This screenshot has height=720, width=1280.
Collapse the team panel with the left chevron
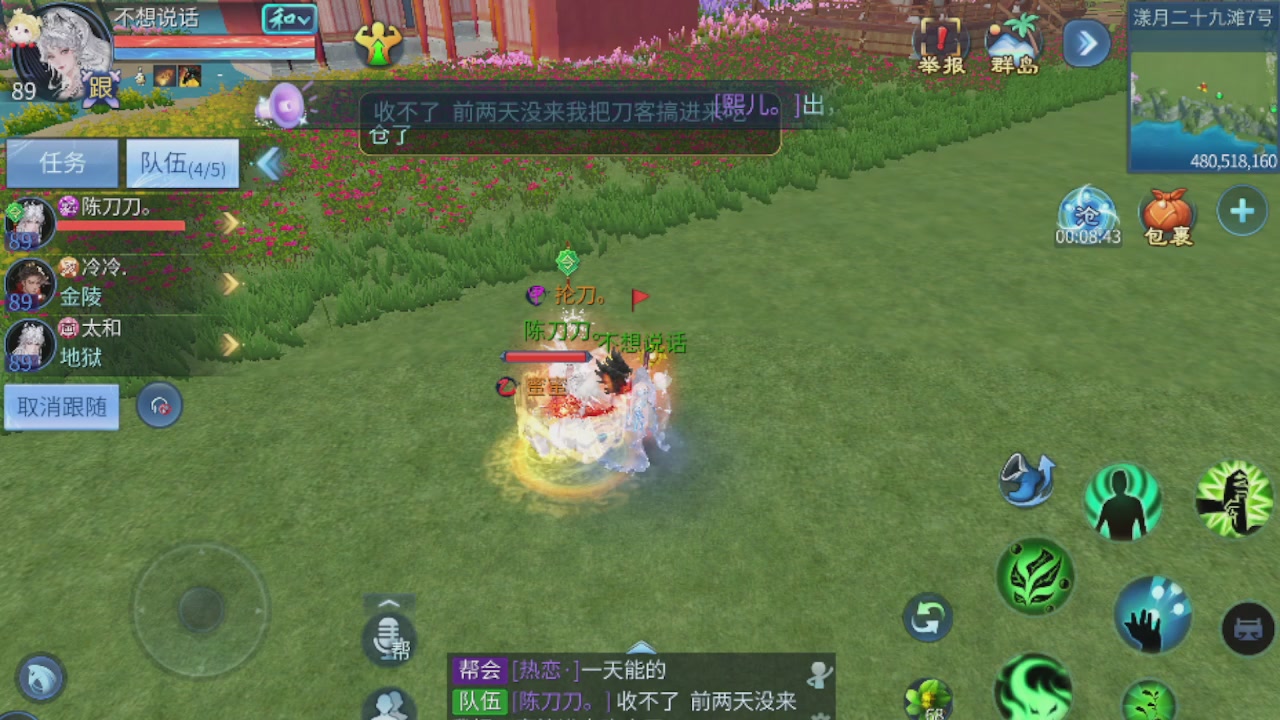click(268, 163)
